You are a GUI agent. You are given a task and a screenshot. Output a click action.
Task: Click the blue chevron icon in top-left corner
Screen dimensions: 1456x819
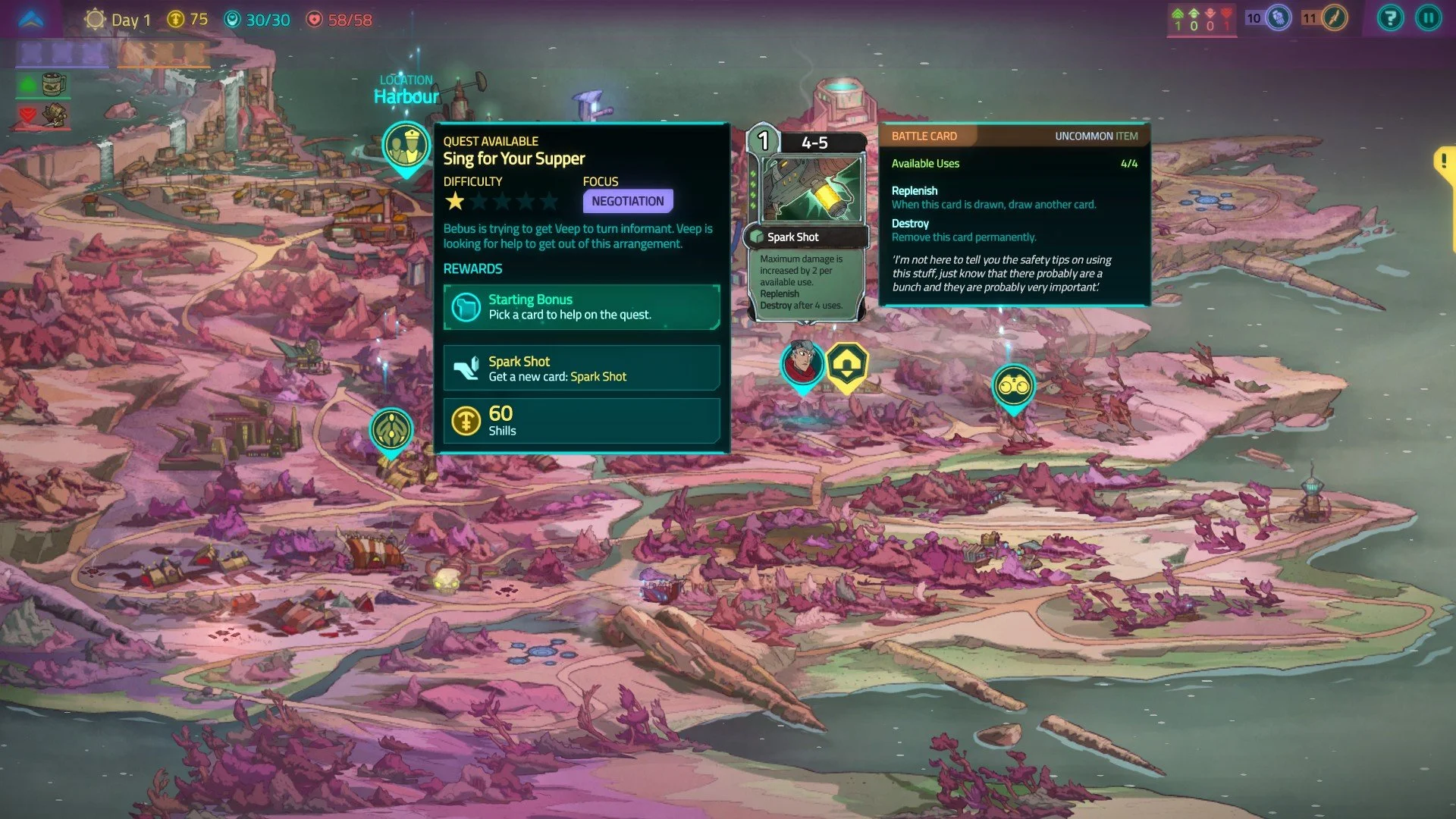click(x=32, y=19)
